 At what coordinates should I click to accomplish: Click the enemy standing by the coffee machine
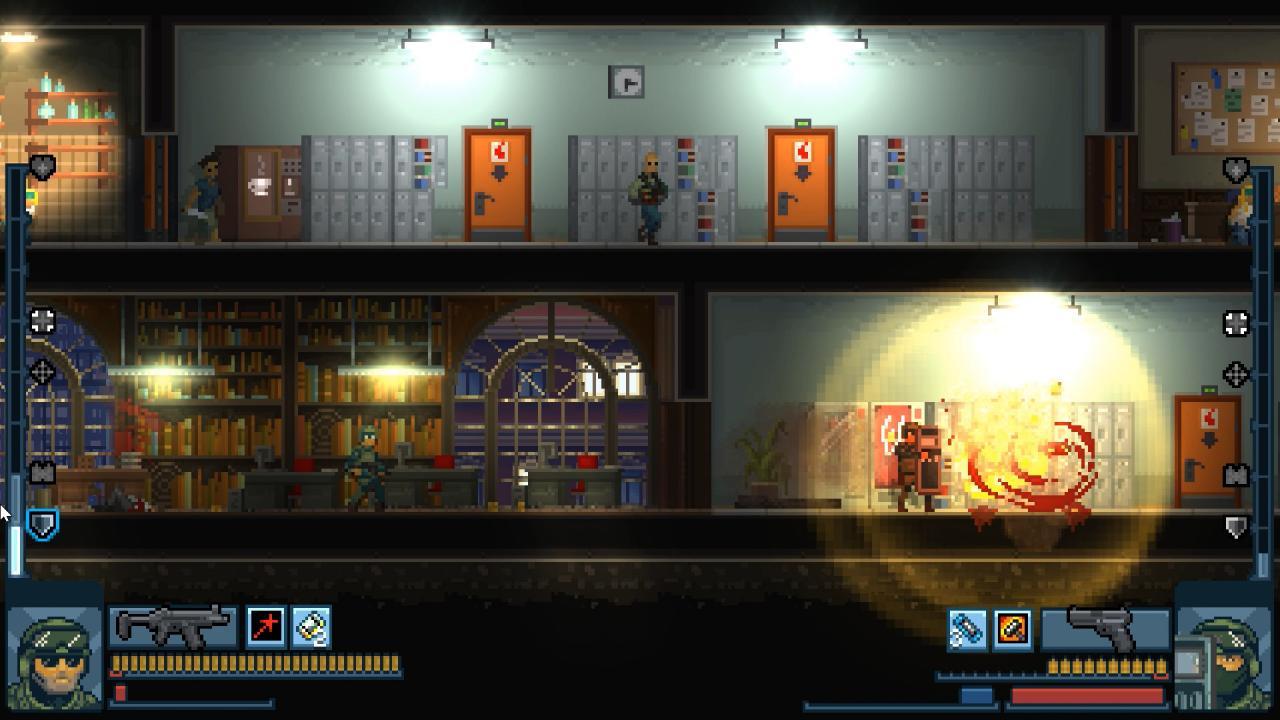207,195
